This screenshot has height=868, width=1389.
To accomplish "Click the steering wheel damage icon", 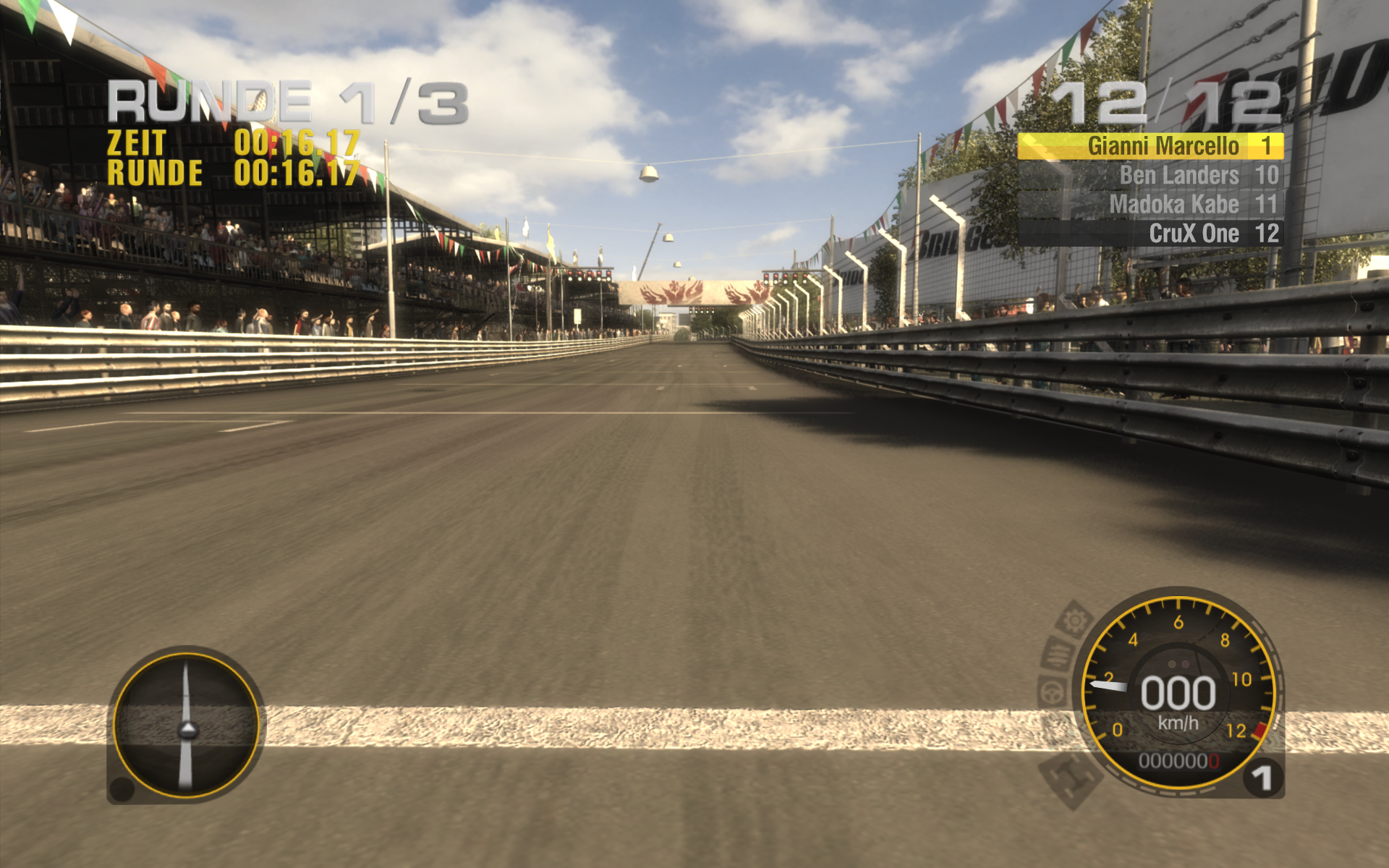I will point(1053,693).
